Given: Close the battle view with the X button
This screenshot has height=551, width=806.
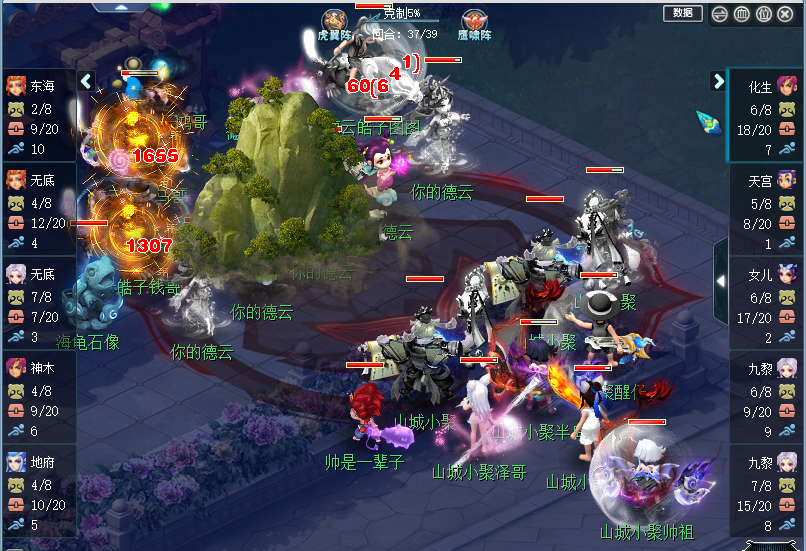Looking at the screenshot, I should (x=786, y=14).
